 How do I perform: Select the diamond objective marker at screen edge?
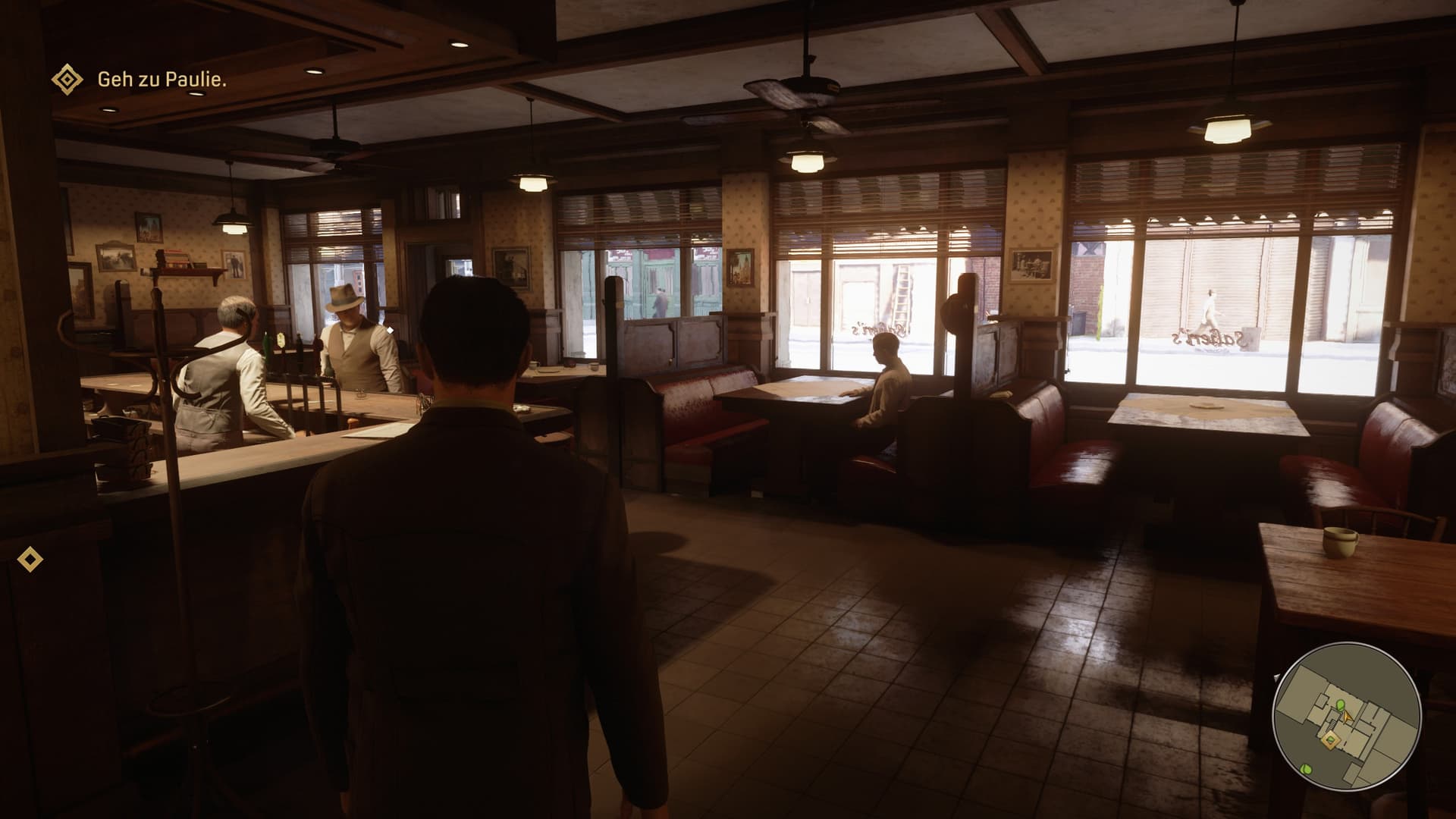pos(30,560)
